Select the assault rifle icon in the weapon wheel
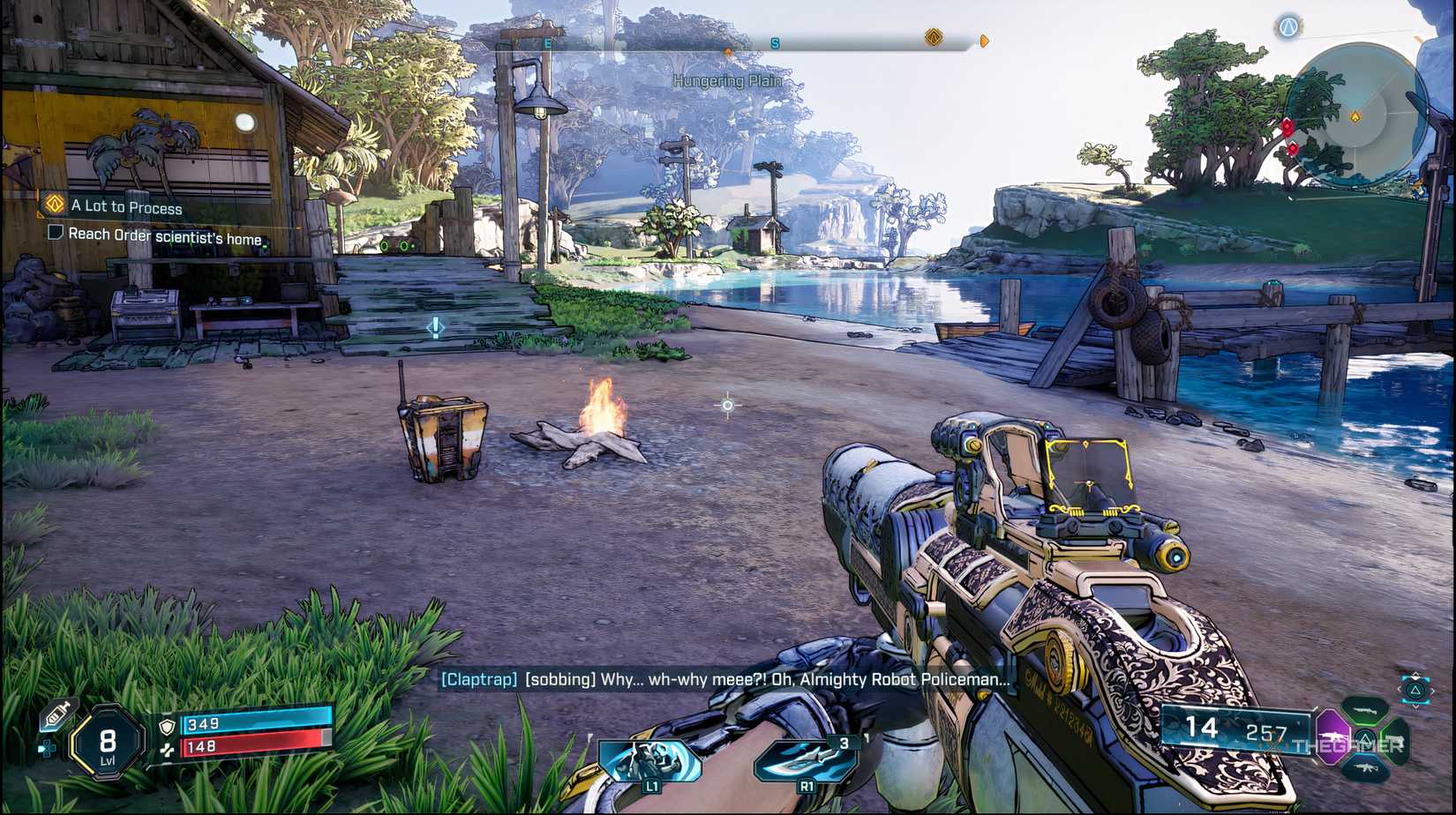The width and height of the screenshot is (1456, 815). click(1366, 767)
